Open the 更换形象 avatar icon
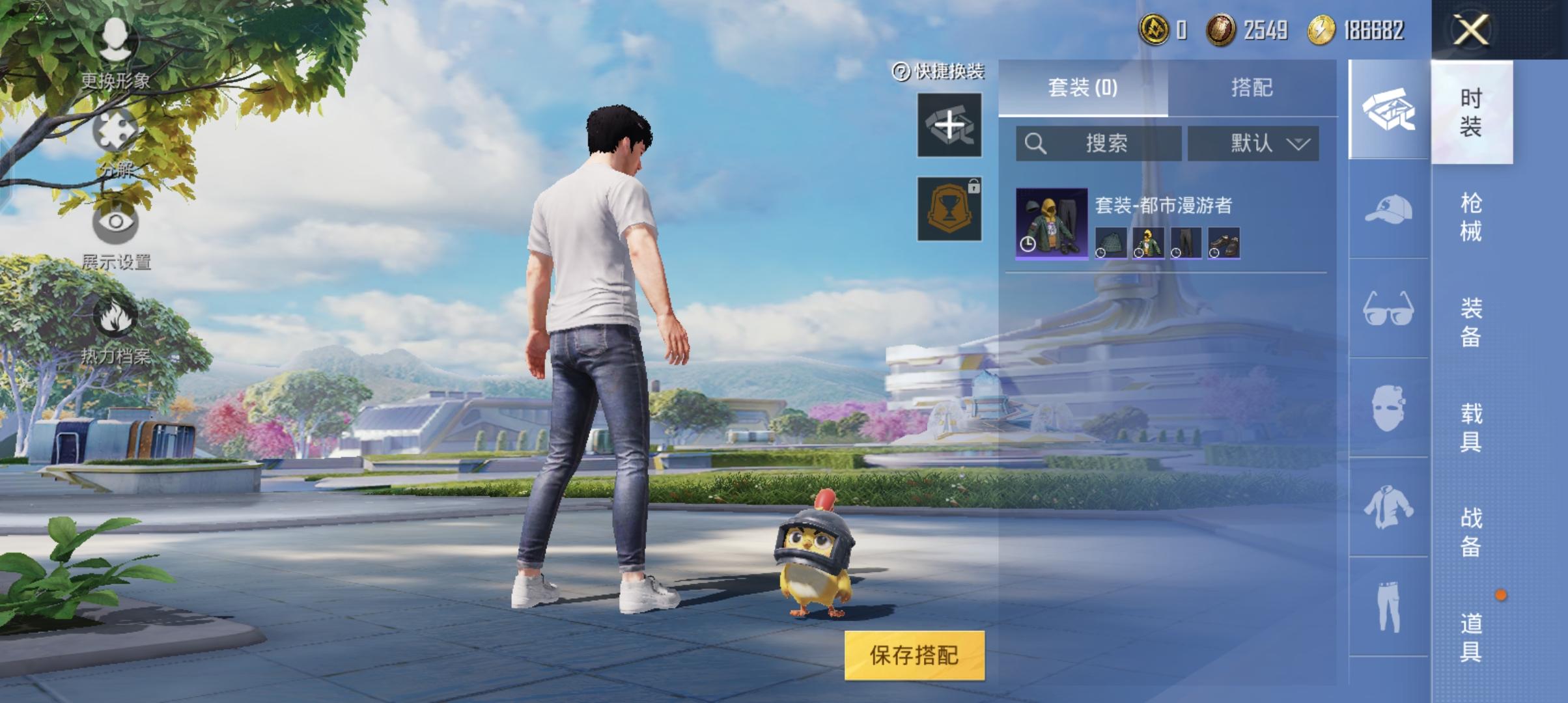The width and height of the screenshot is (1568, 703). pyautogui.click(x=117, y=37)
